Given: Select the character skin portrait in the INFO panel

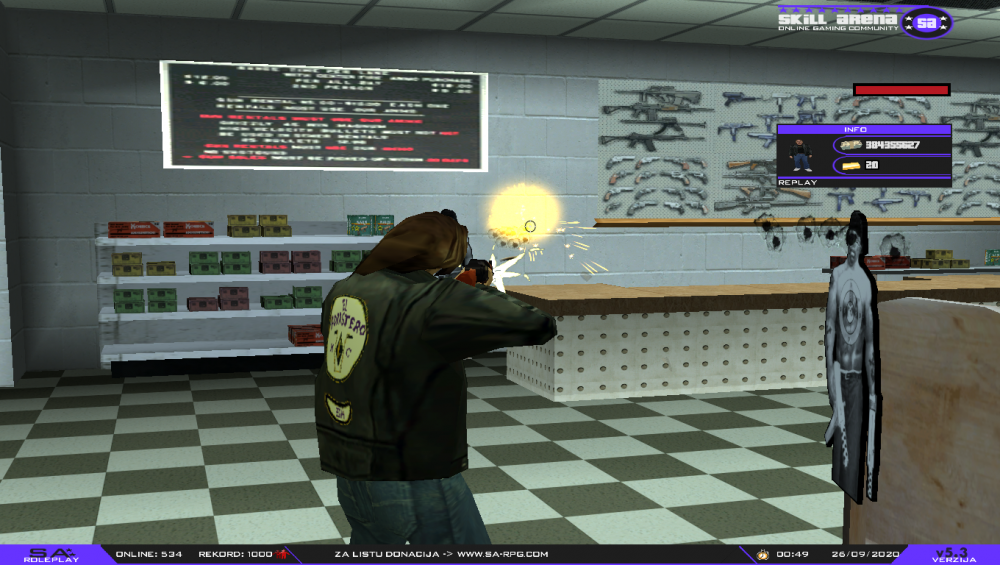Looking at the screenshot, I should pos(801,155).
